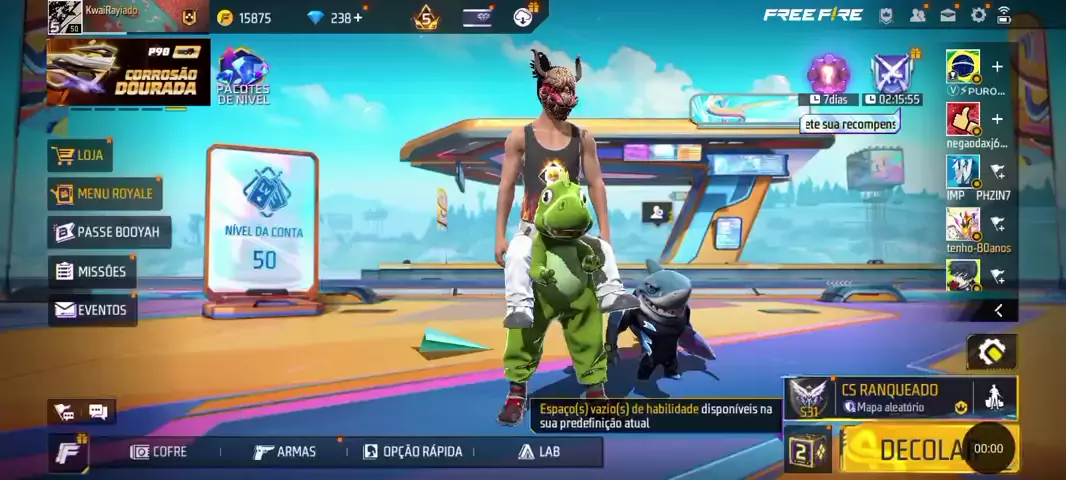The height and width of the screenshot is (480, 1066).
Task: Open the Armas weapons menu
Action: 285,452
